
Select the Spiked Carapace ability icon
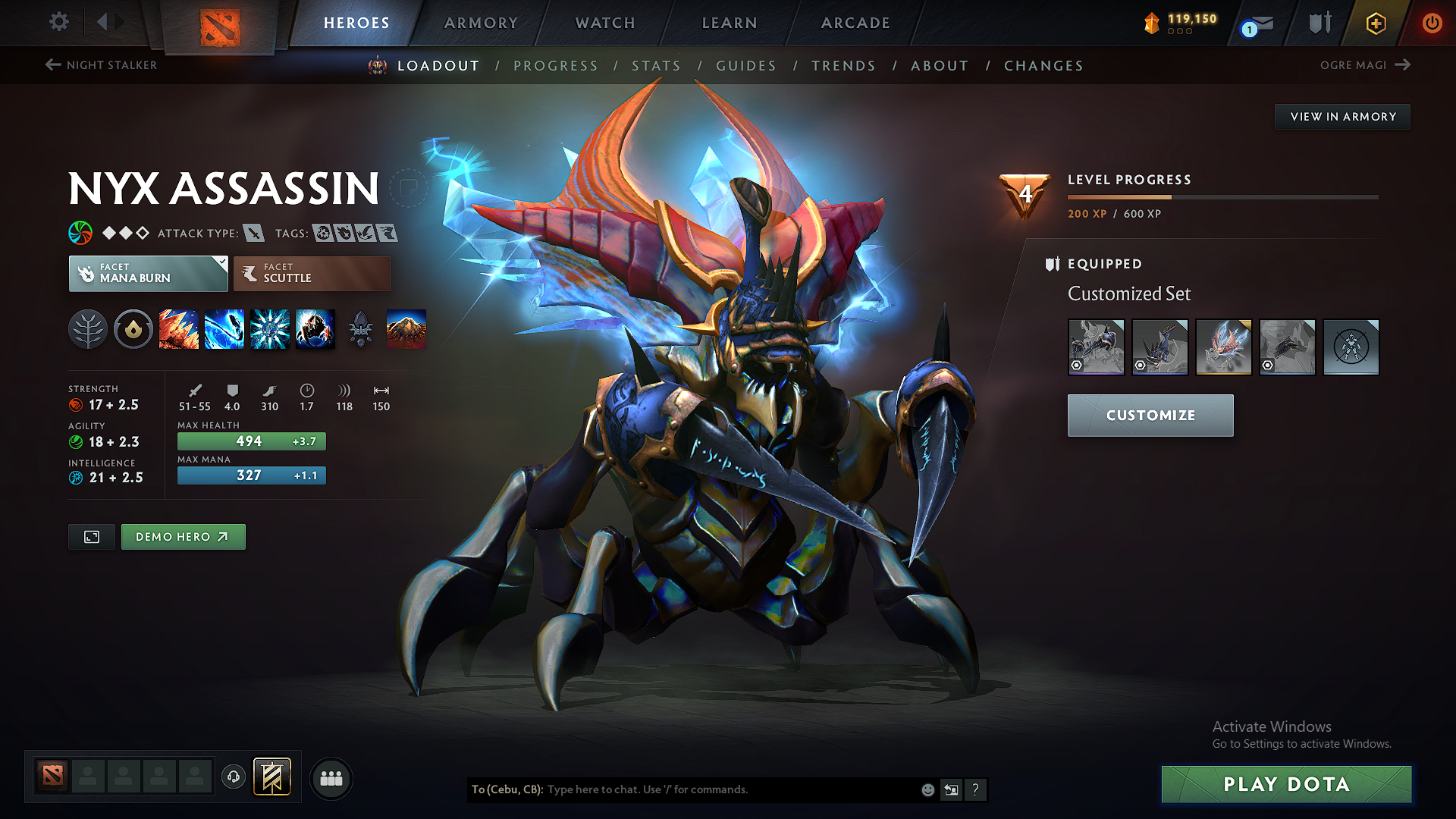270,329
